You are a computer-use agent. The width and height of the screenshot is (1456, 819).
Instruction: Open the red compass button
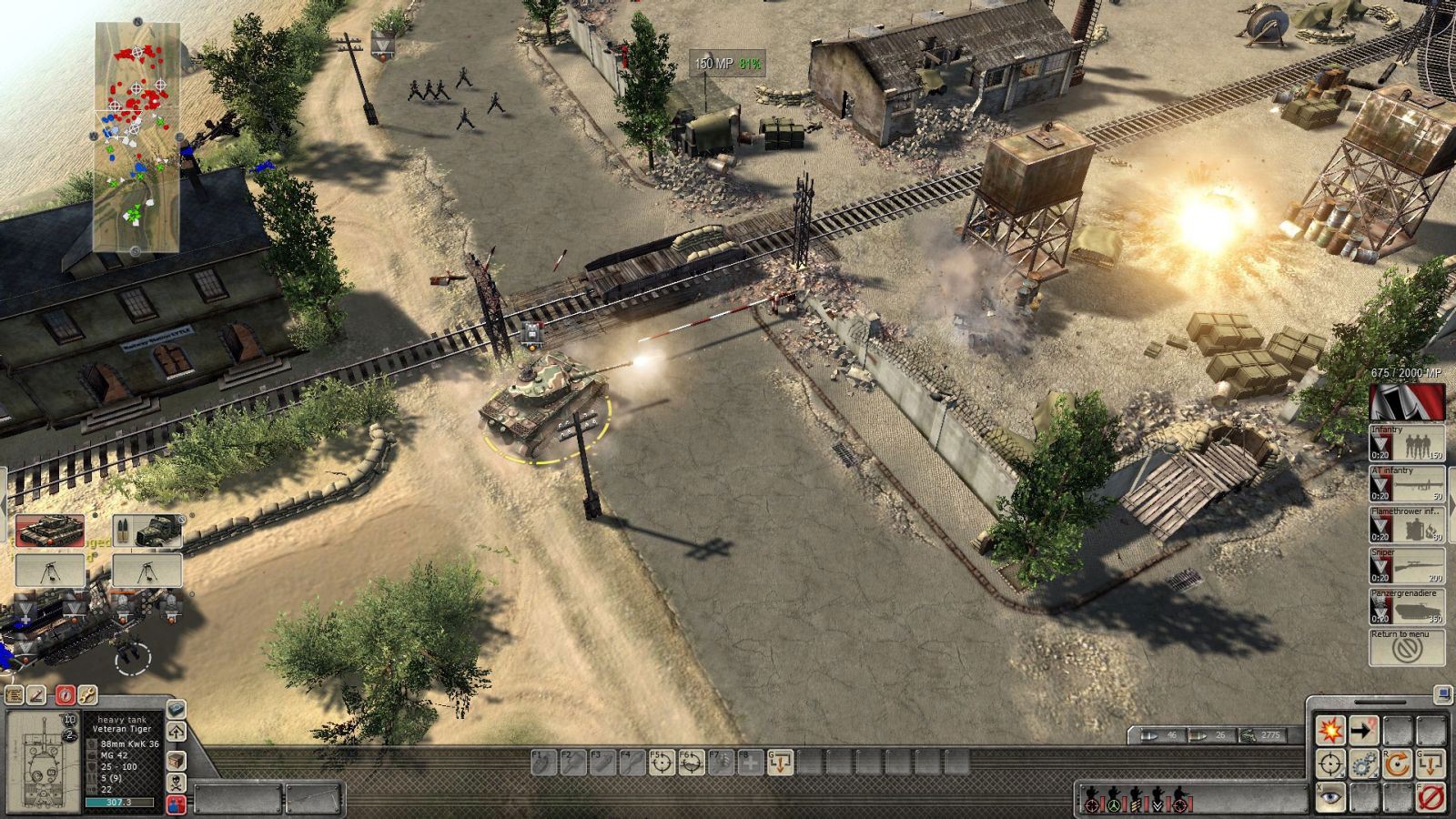coord(64,695)
